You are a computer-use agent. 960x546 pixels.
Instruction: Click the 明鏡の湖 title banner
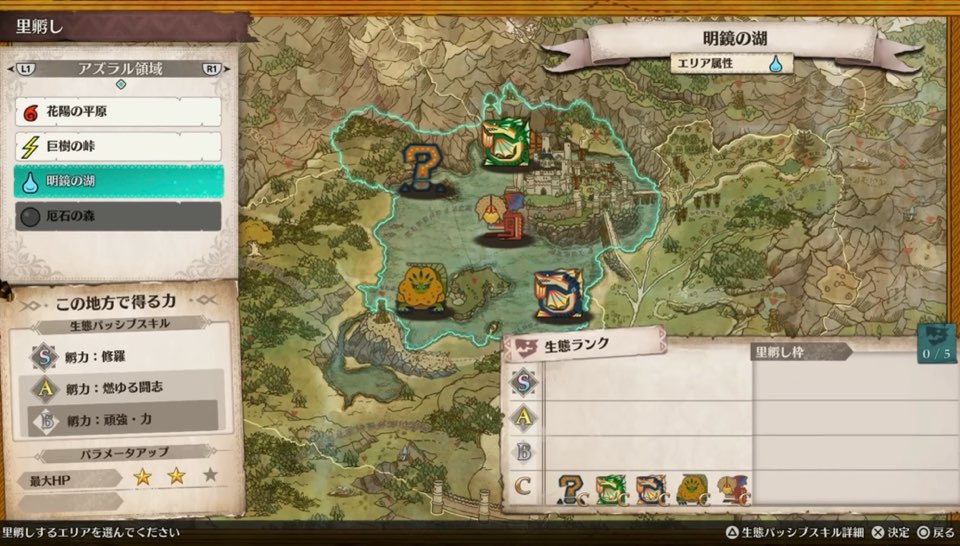point(735,41)
